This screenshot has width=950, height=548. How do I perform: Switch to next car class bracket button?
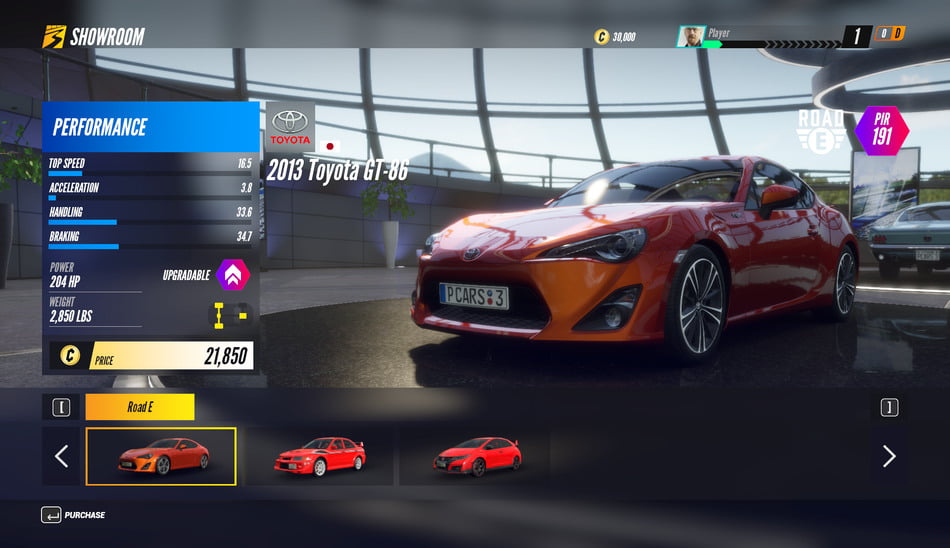click(889, 407)
